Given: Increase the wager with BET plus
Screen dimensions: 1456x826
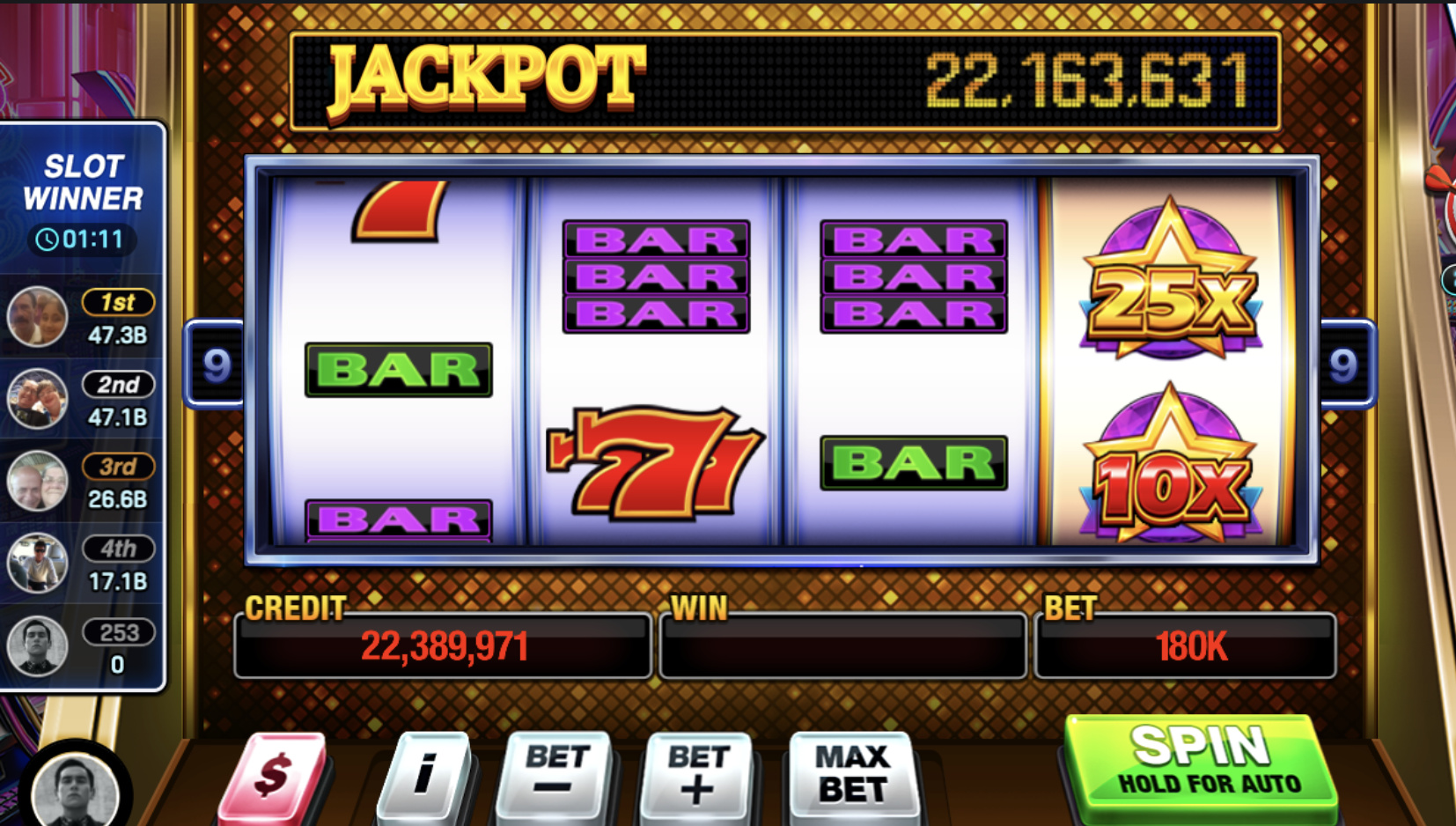Looking at the screenshot, I should coord(698,773).
